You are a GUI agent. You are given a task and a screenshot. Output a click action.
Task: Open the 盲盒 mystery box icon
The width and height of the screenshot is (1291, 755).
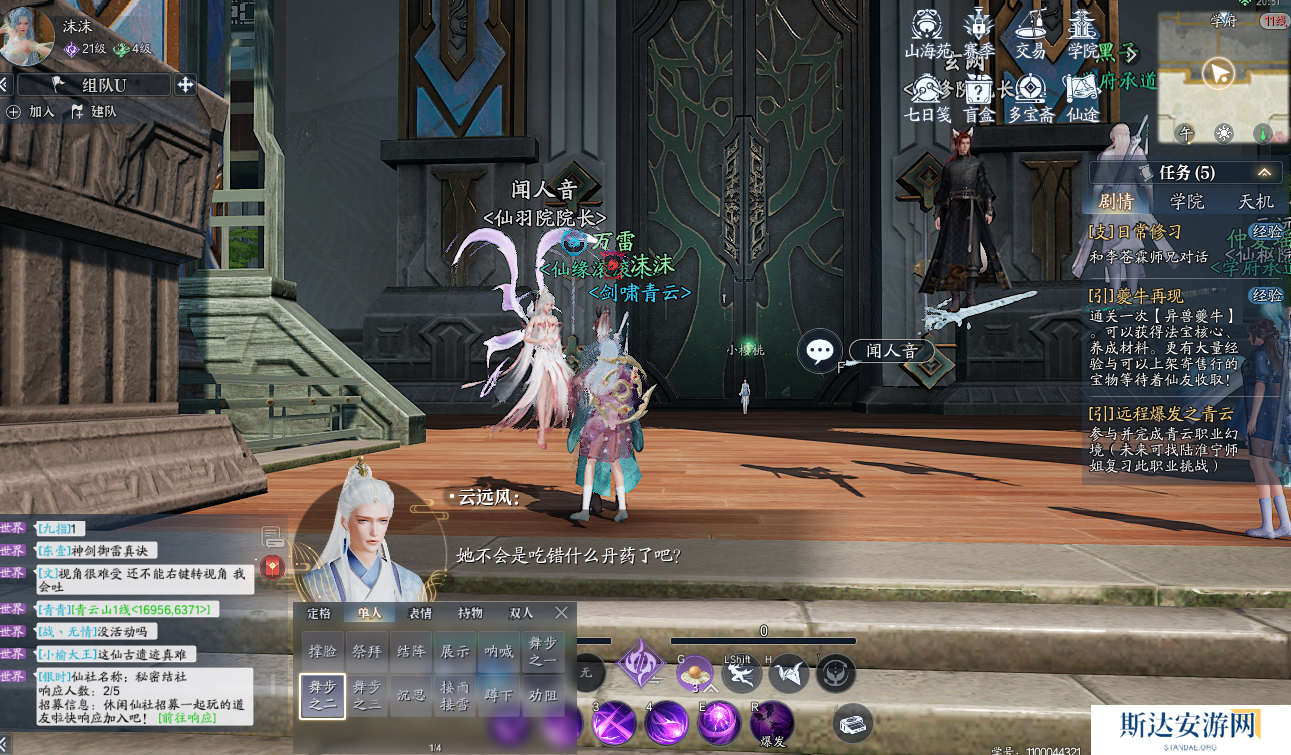[x=978, y=98]
